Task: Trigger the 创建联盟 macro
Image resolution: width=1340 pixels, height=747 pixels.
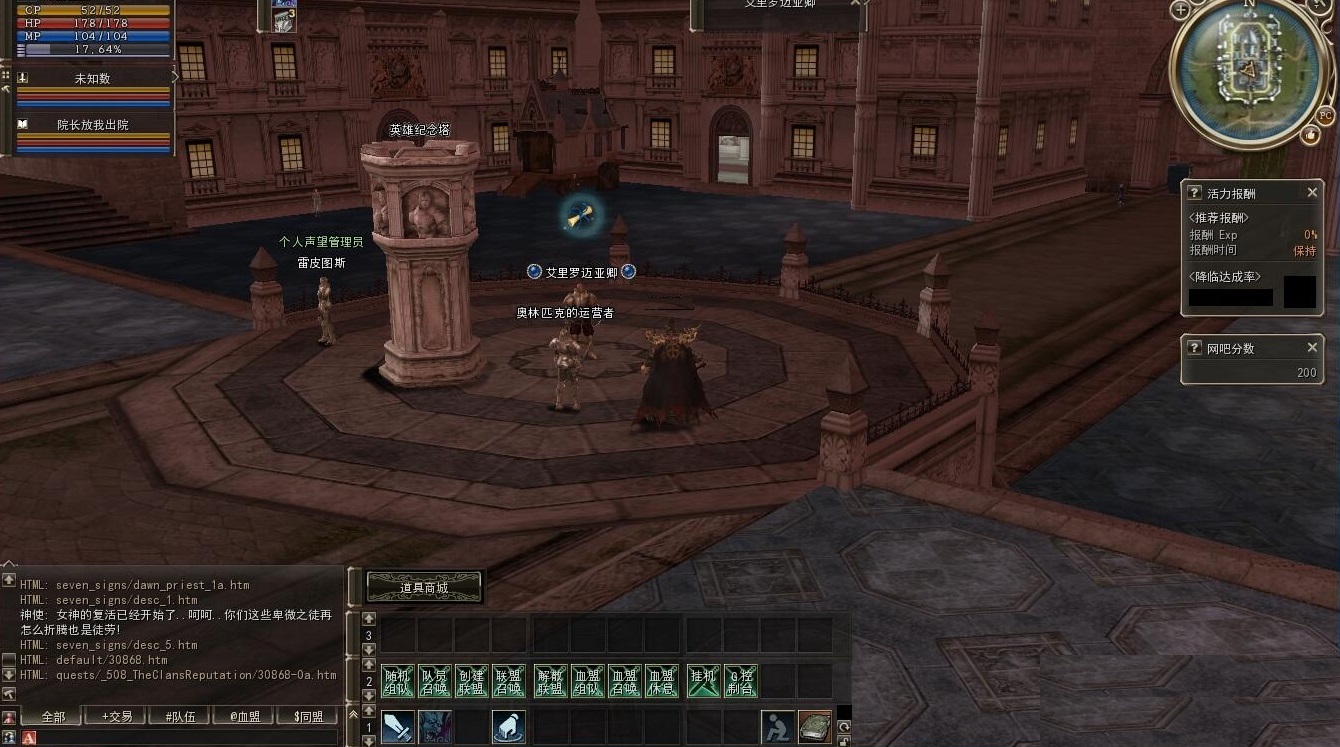Action: click(x=472, y=681)
